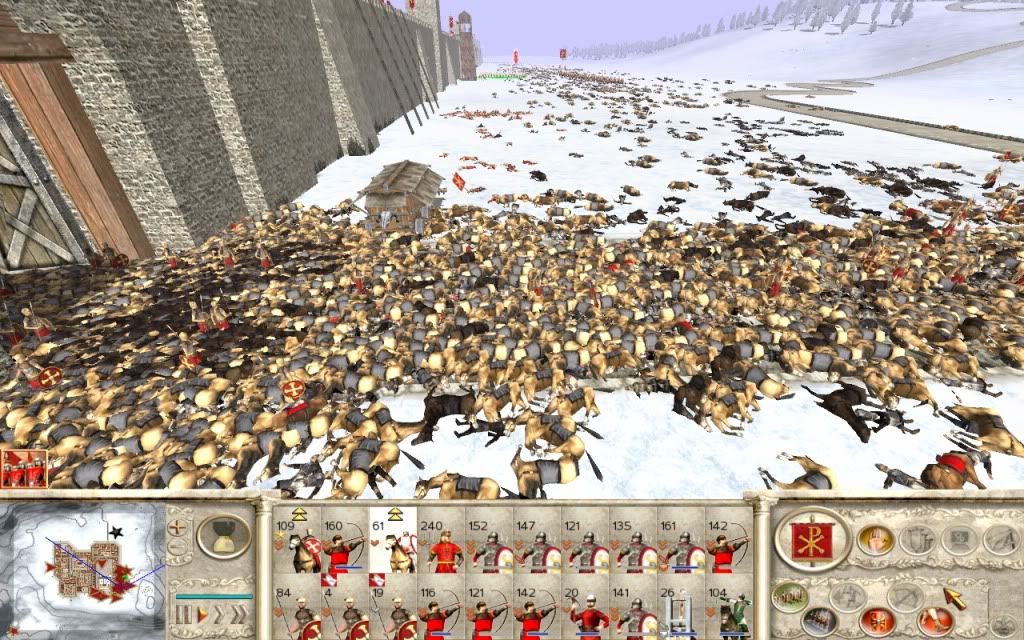Select the 20-man red-tunic unit card

586,611
